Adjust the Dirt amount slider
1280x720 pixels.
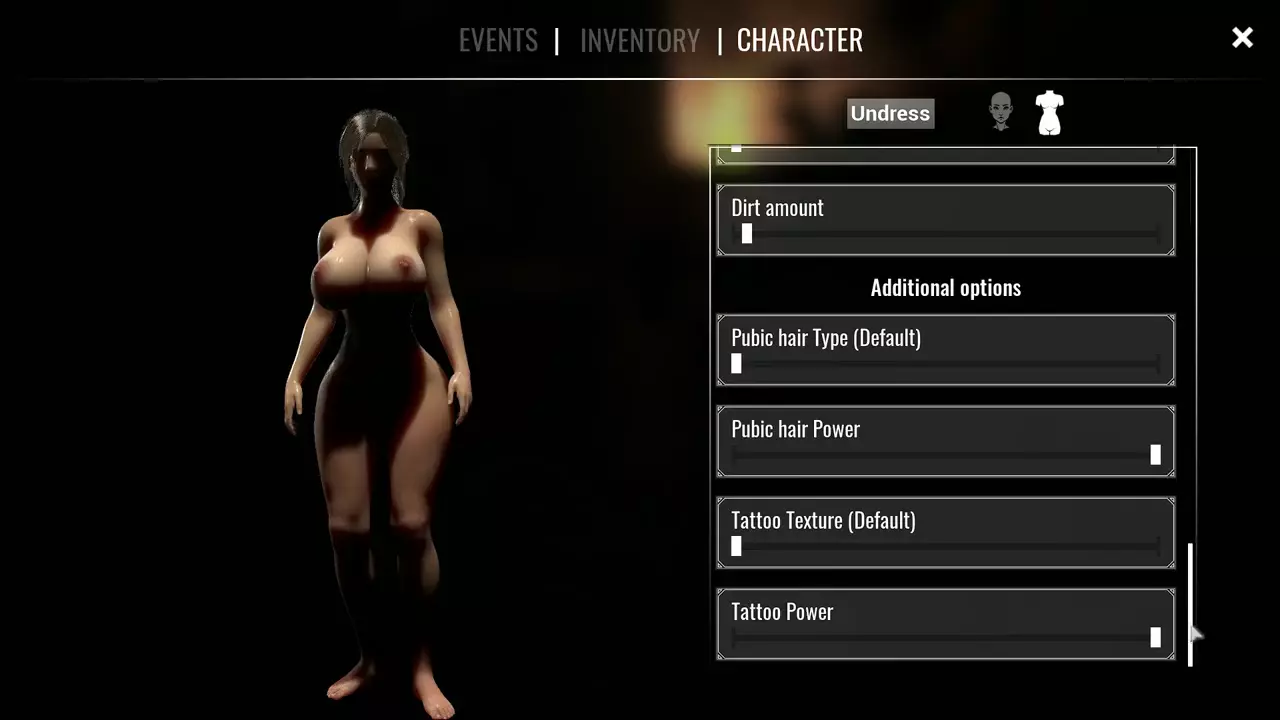747,234
